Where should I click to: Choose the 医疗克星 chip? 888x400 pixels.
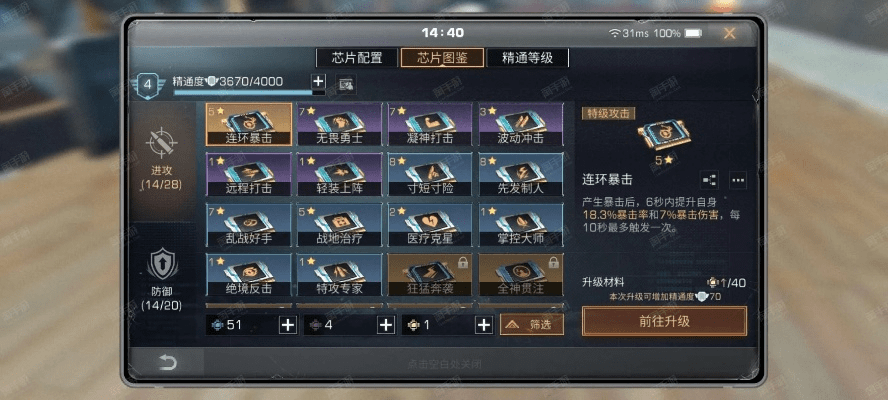432,225
